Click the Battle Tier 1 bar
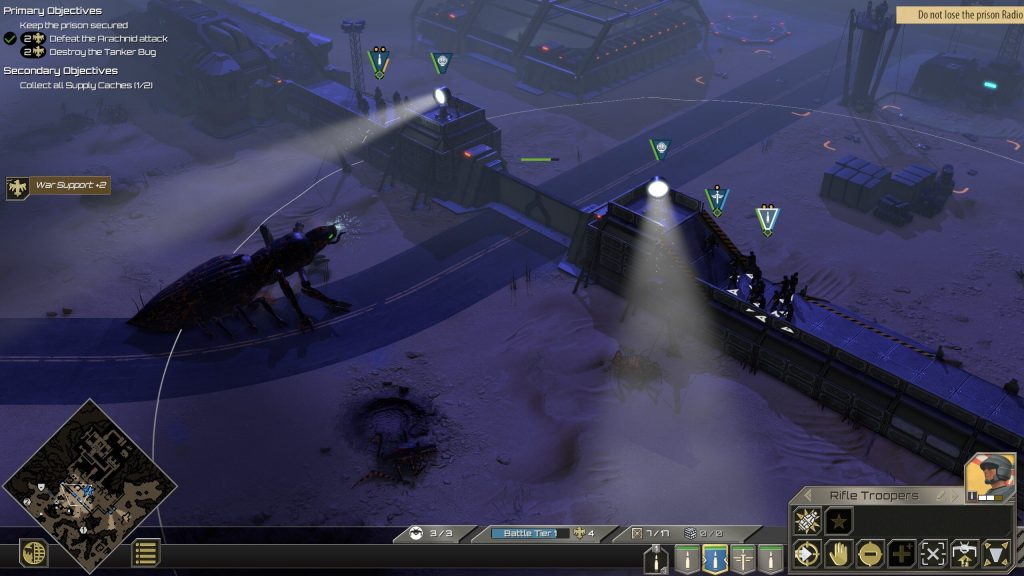The image size is (1024, 576). click(530, 533)
